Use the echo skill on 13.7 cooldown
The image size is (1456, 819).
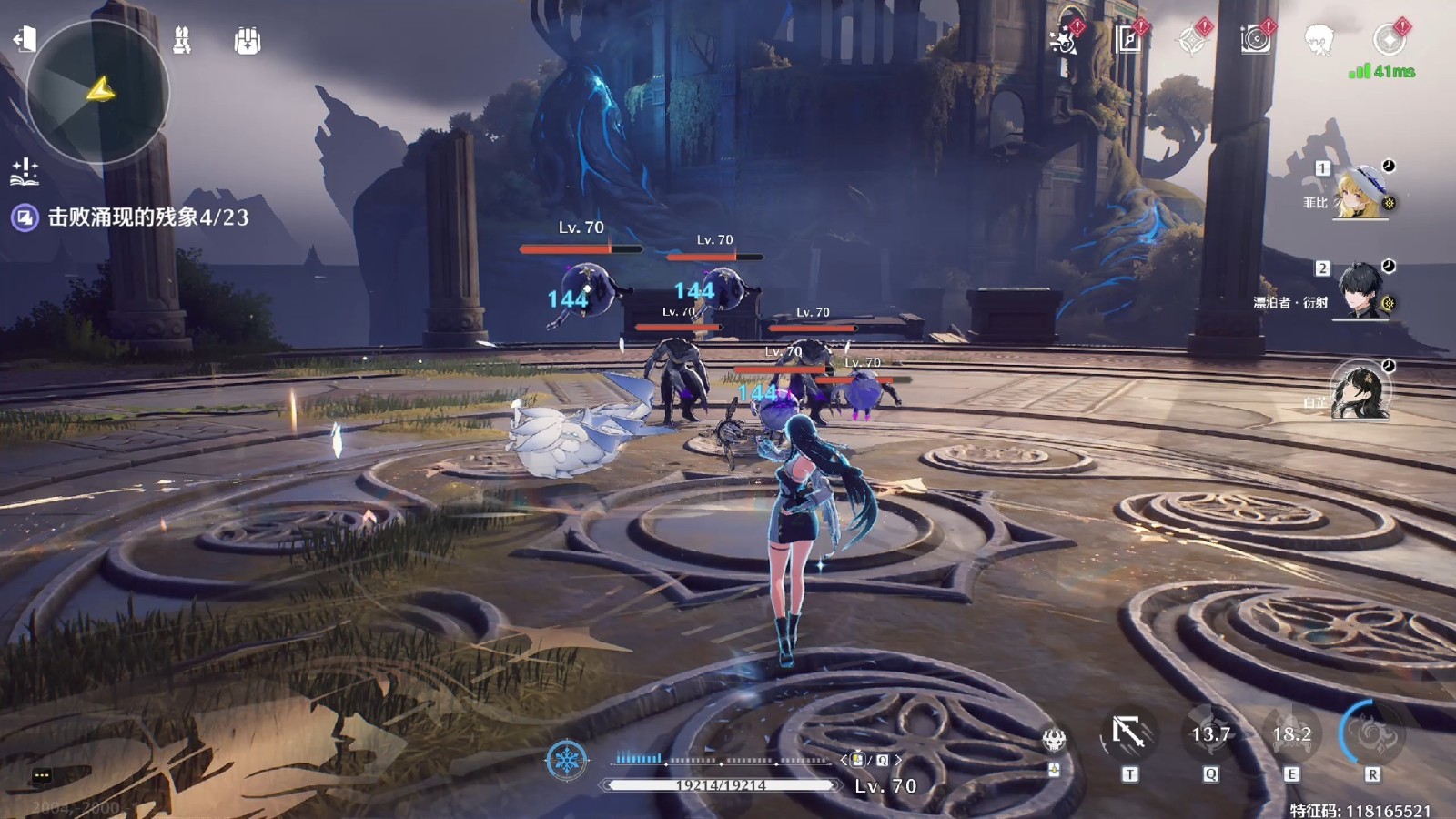[1210, 733]
